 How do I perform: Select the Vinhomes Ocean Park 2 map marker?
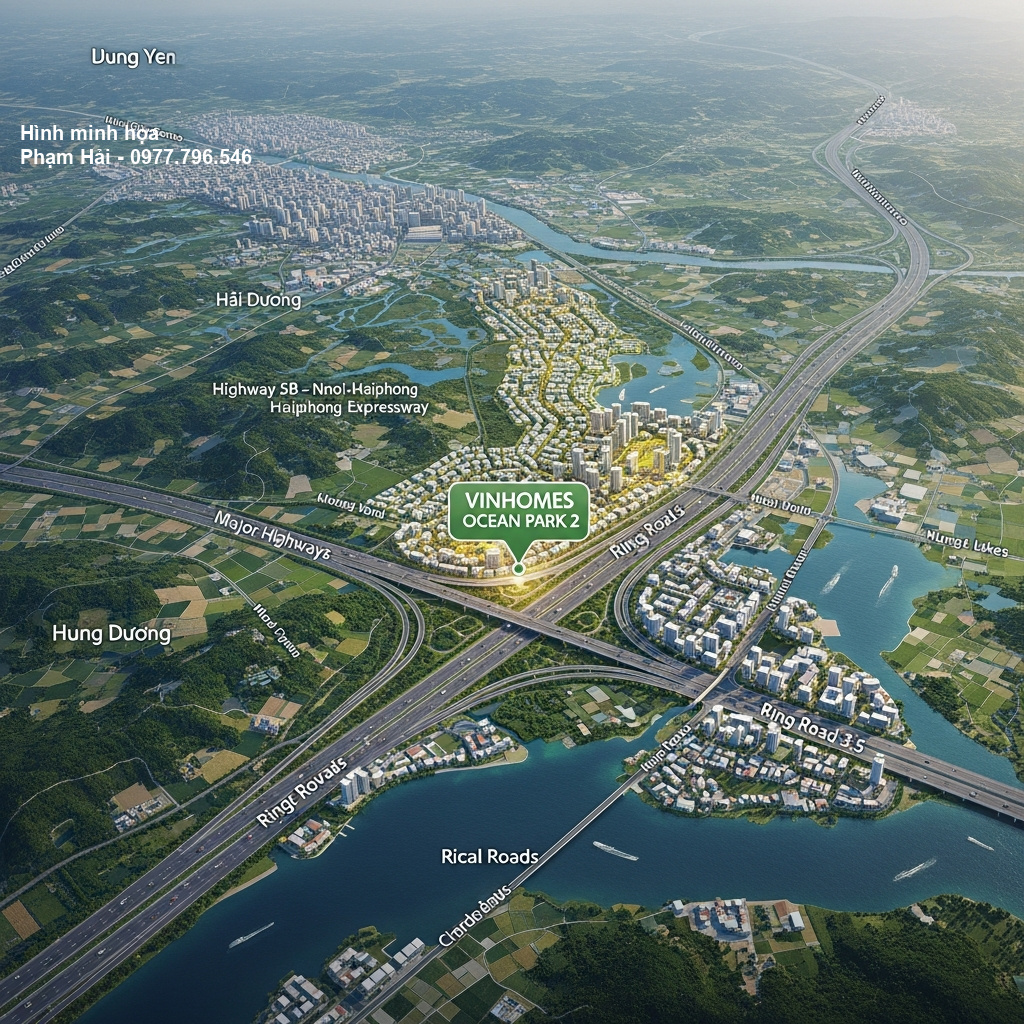(518, 513)
